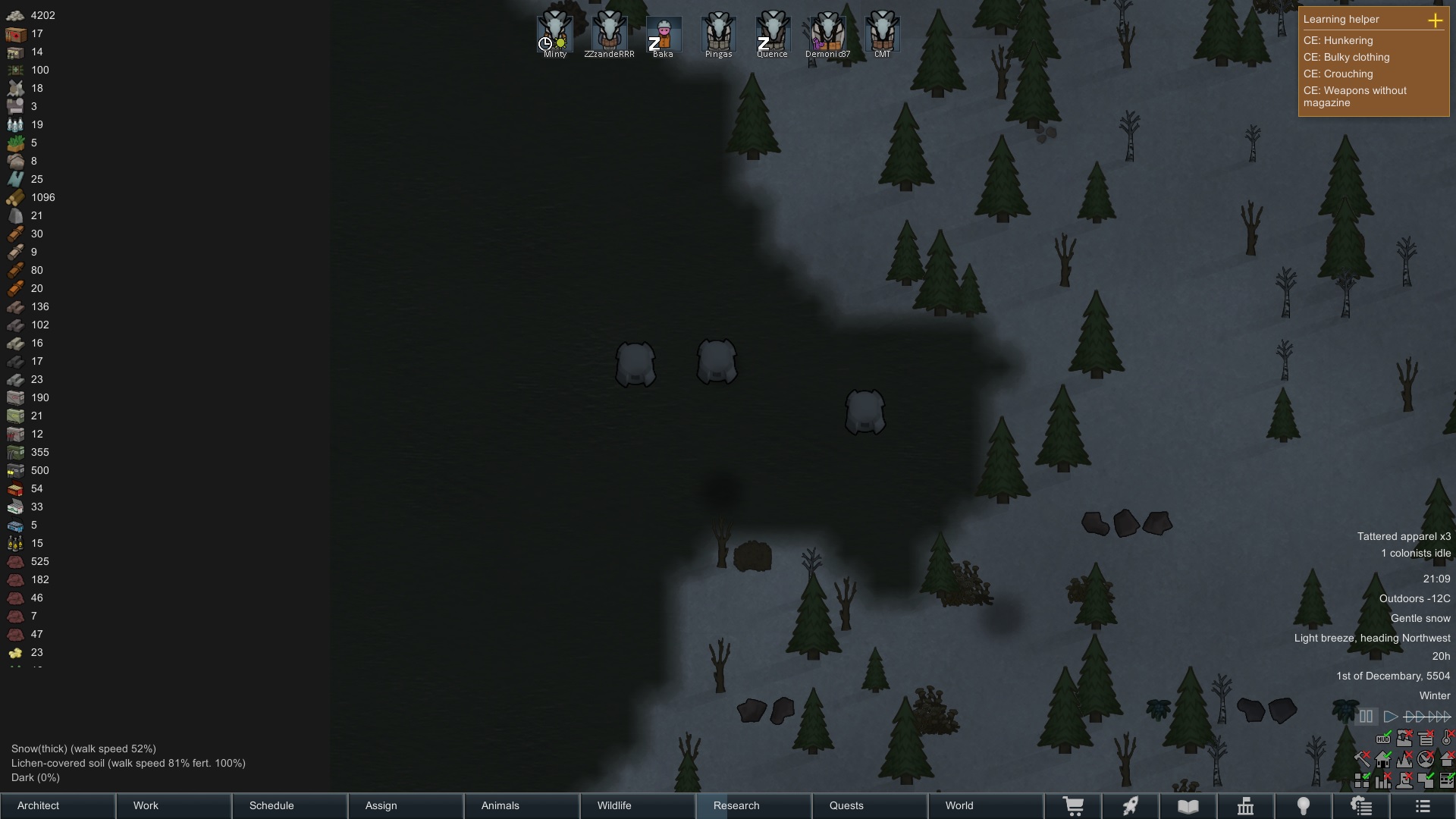Click the factions building icon
Image resolution: width=1456 pixels, height=819 pixels.
pos(1246,806)
